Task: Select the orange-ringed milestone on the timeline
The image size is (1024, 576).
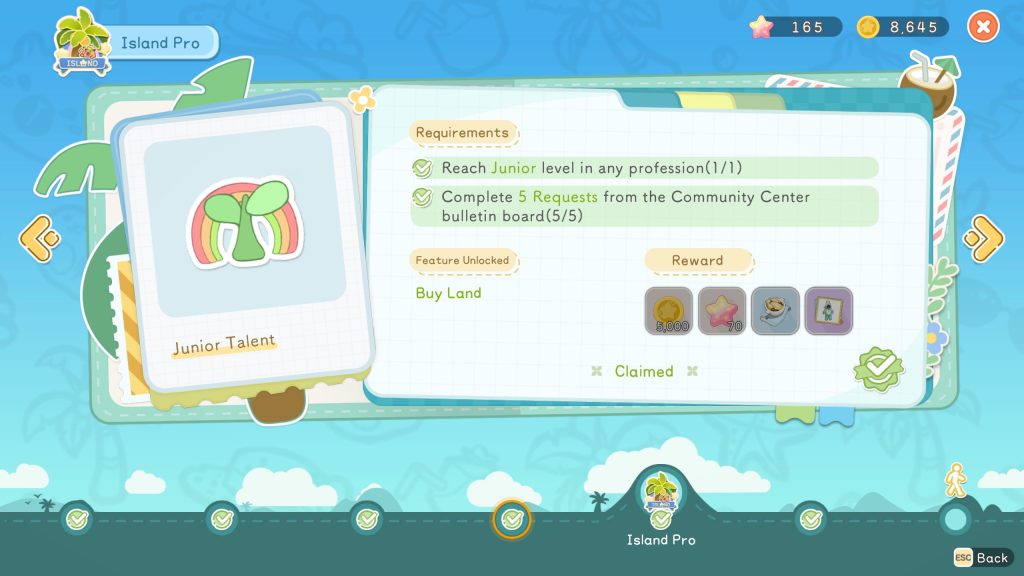Action: (512, 519)
